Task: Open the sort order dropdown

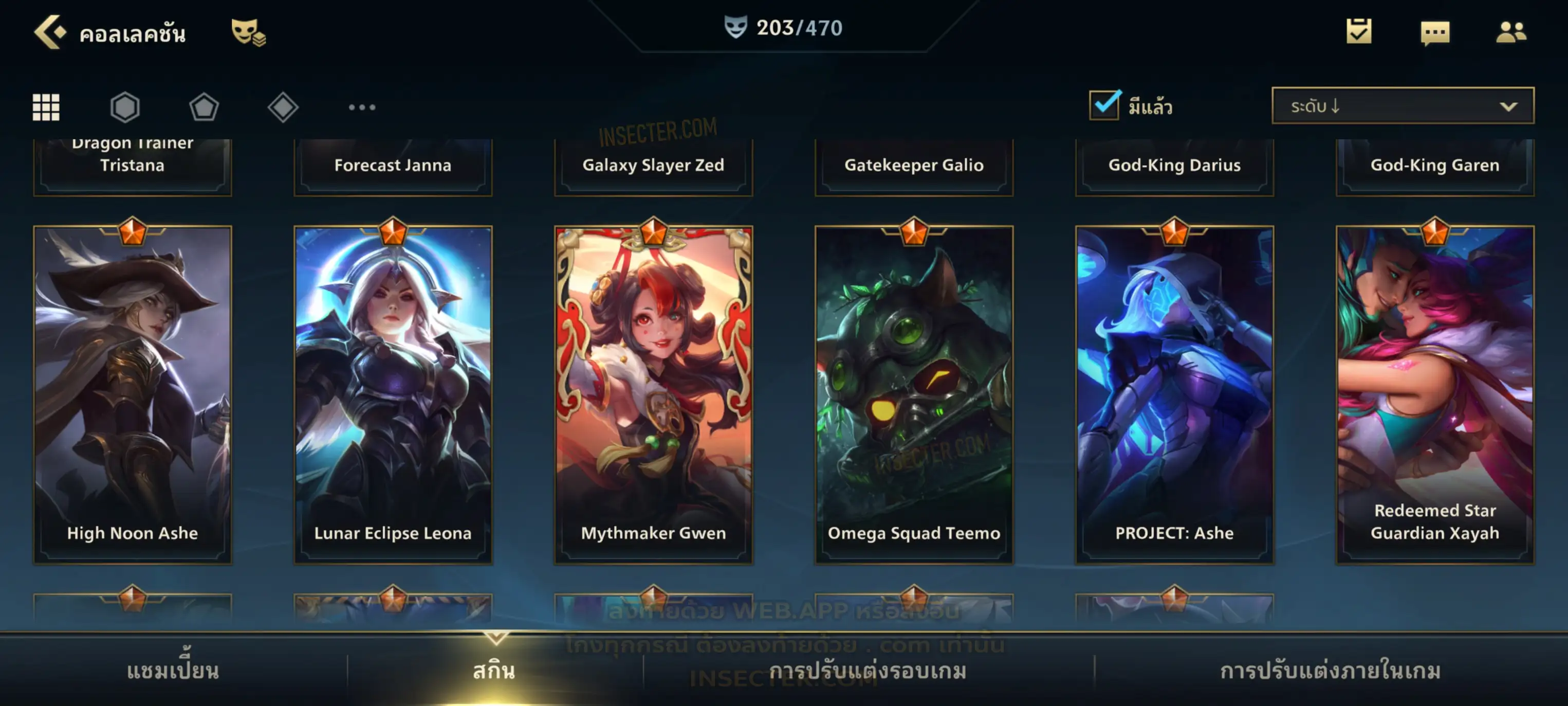Action: 1403,106
